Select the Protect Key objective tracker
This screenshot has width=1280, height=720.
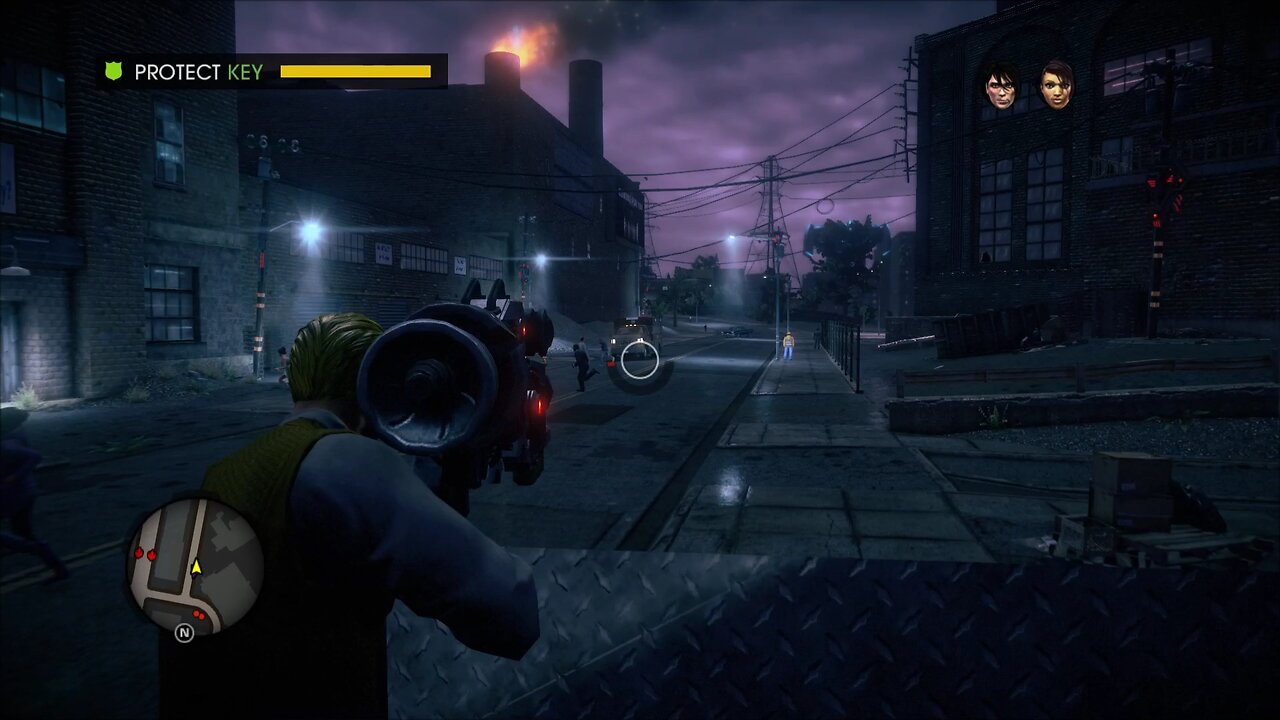point(272,72)
